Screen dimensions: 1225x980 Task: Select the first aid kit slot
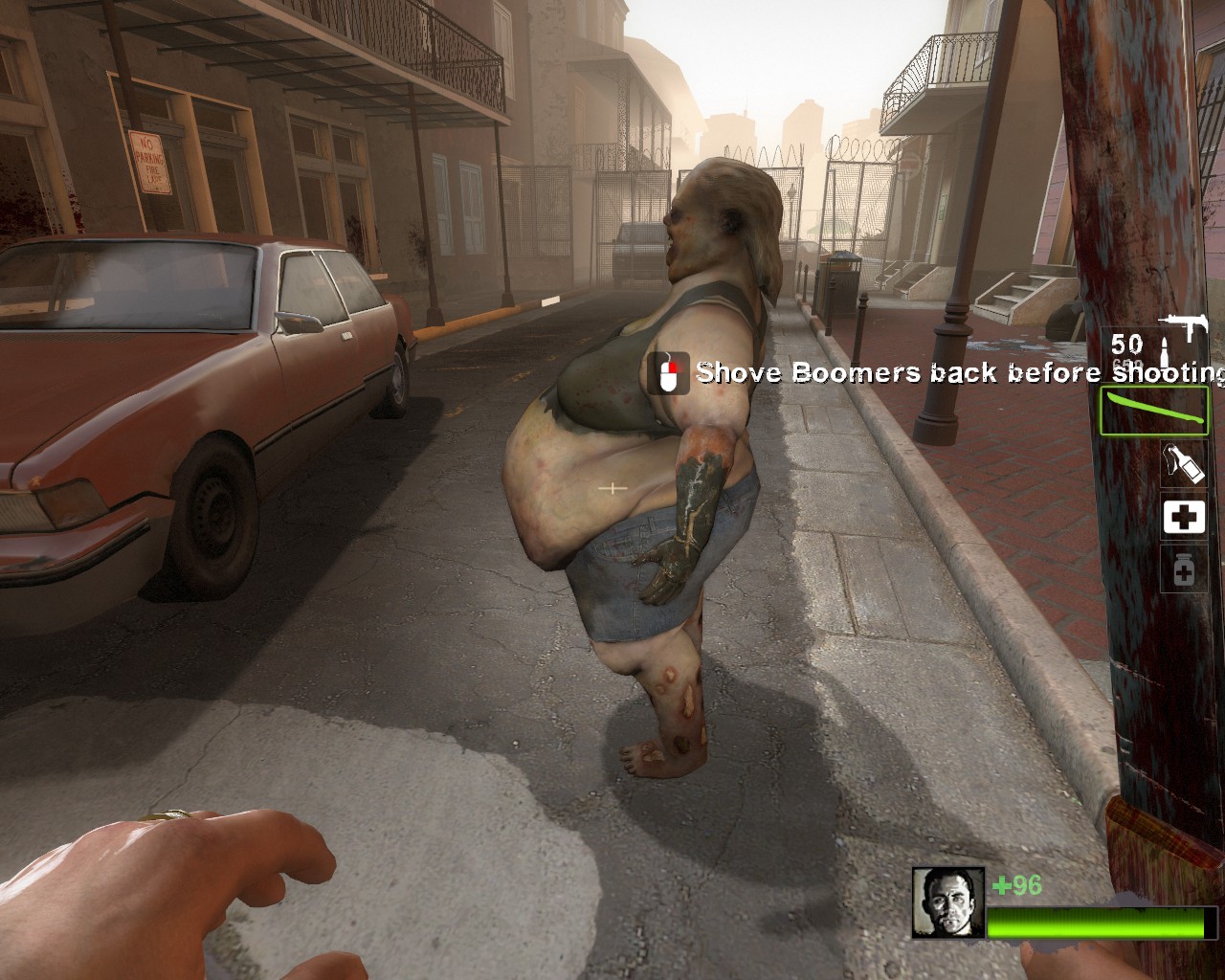point(1184,518)
